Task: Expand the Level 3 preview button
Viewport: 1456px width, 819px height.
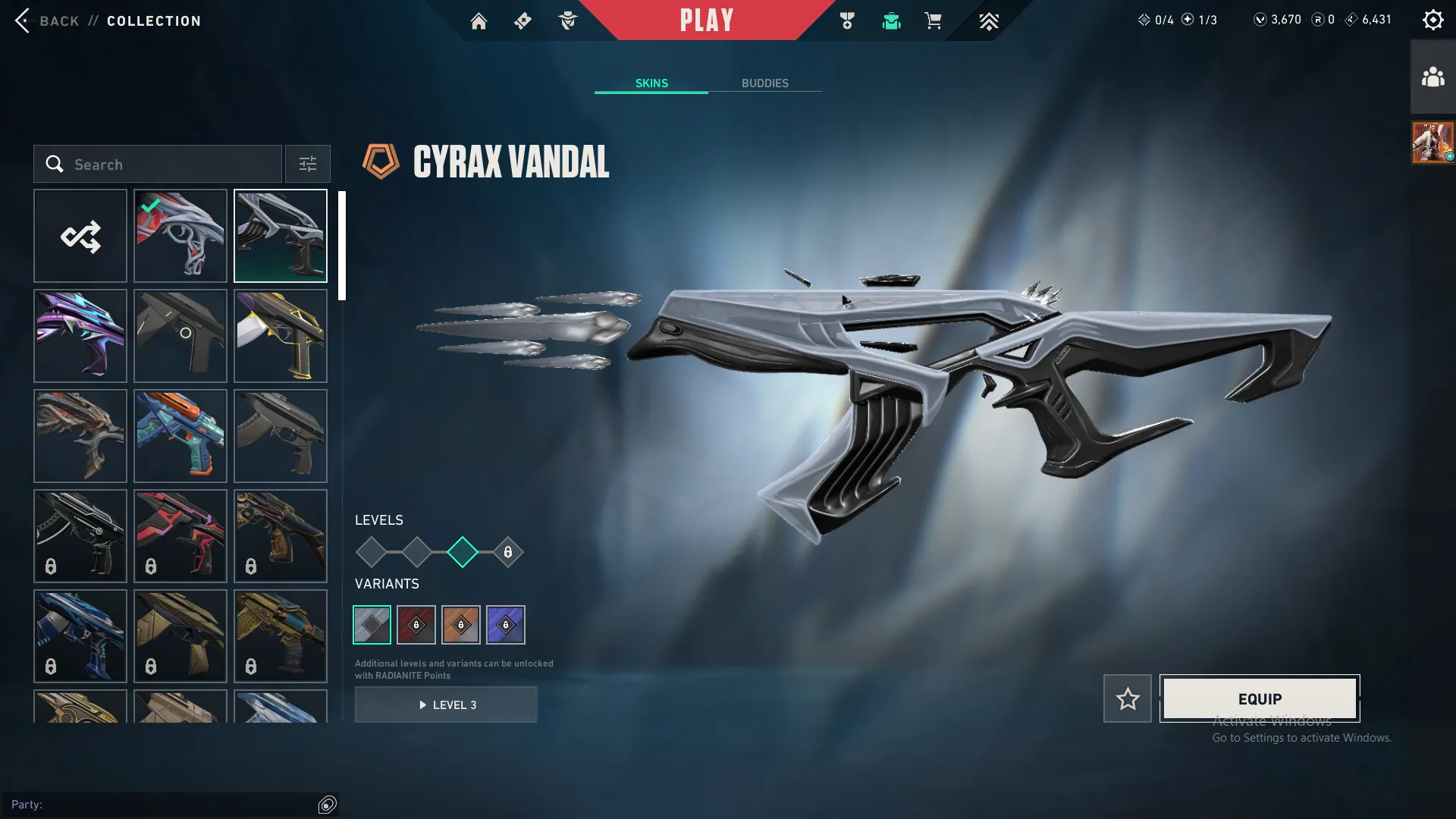Action: 446,704
